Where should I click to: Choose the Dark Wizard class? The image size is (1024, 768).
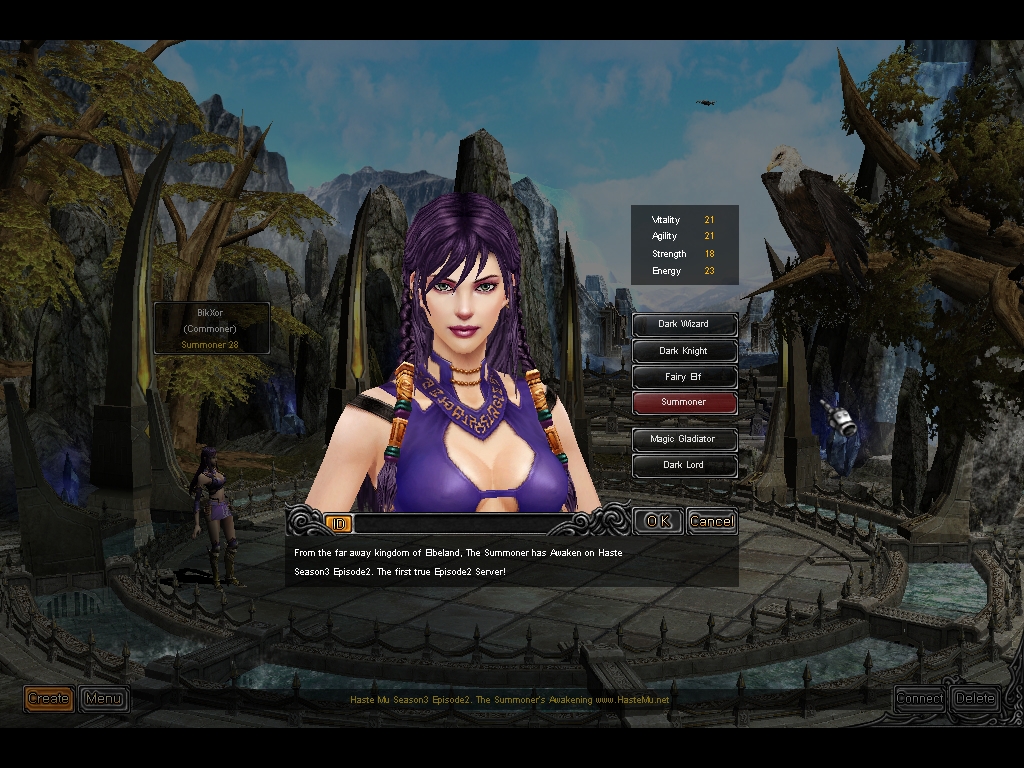684,324
